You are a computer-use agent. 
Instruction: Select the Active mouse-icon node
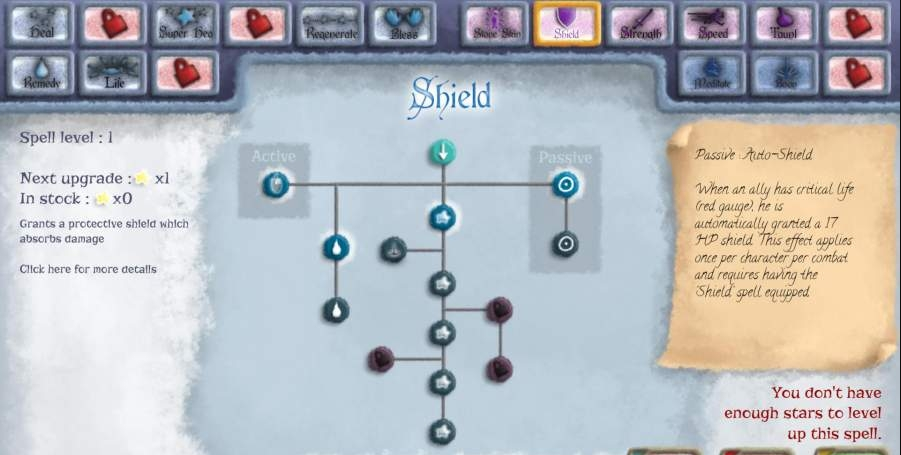click(275, 184)
